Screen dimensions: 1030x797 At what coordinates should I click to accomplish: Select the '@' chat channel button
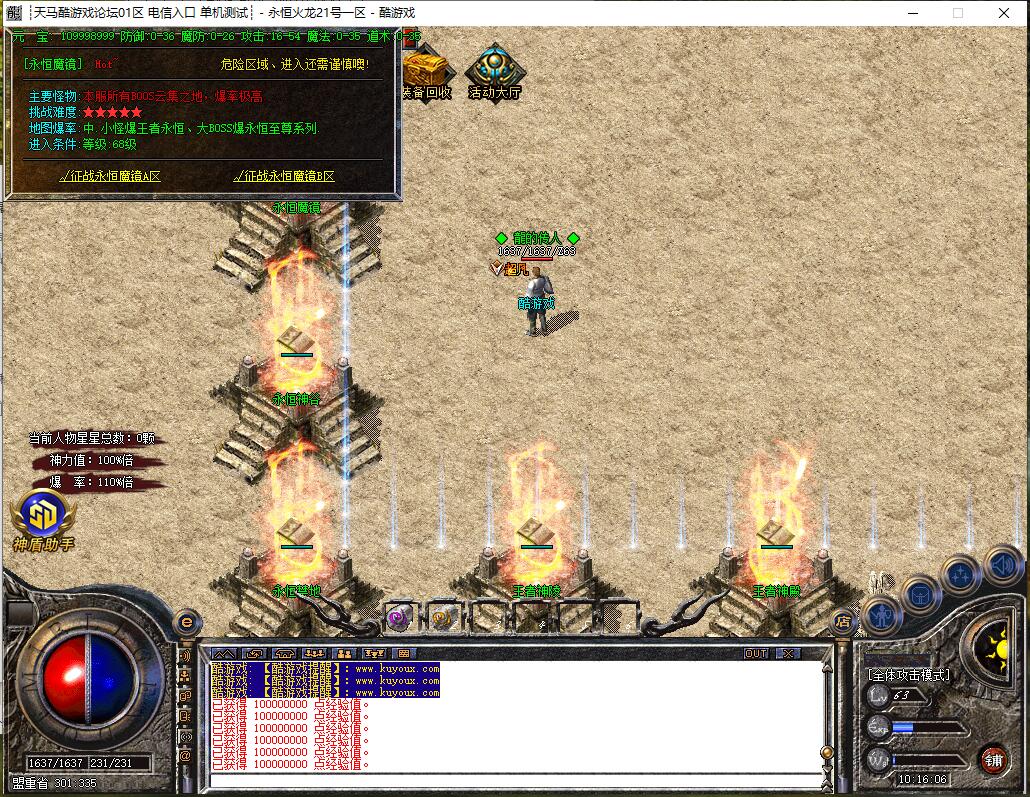pos(185,756)
